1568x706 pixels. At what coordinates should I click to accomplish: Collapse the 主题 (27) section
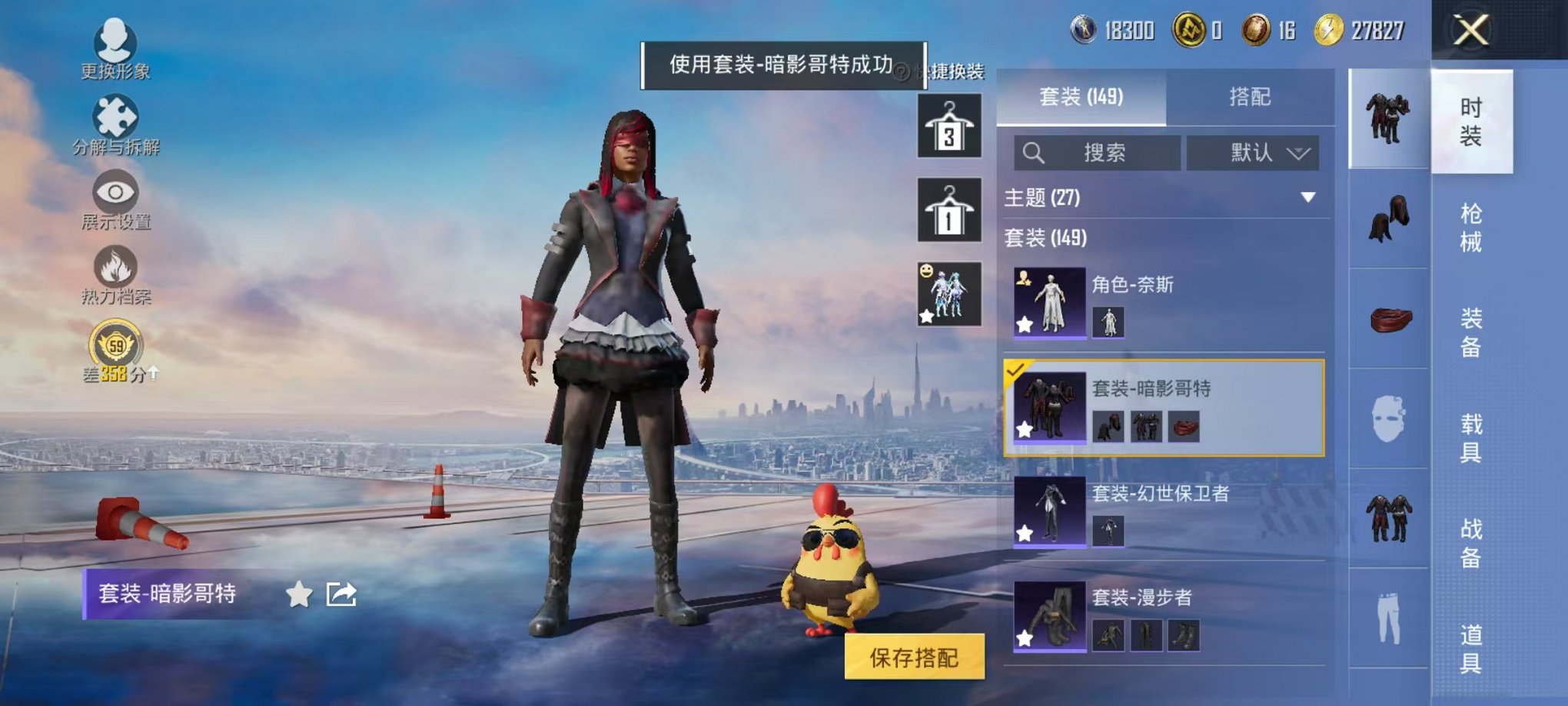click(1307, 198)
